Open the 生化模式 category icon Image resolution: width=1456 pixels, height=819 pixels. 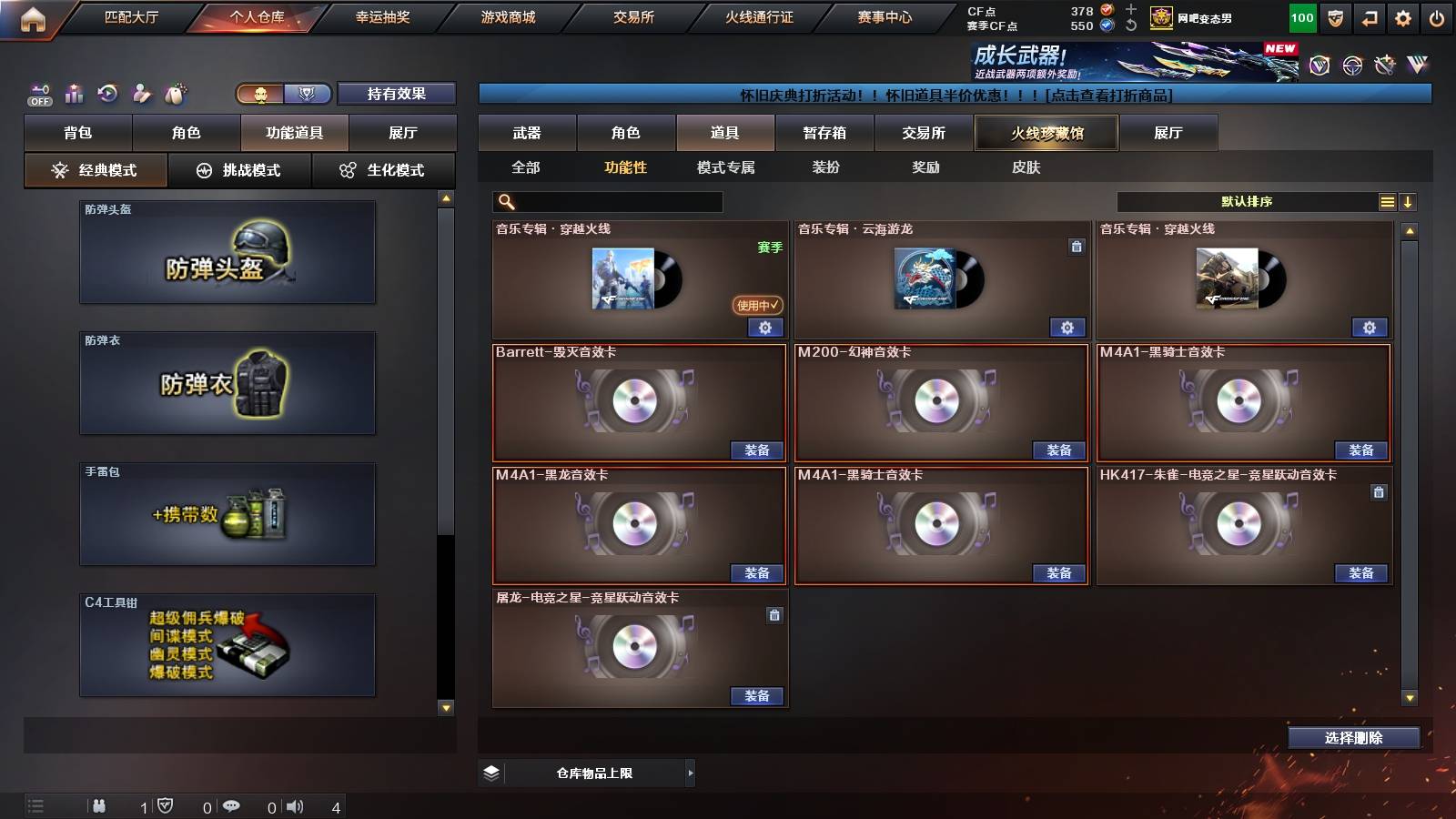(346, 169)
